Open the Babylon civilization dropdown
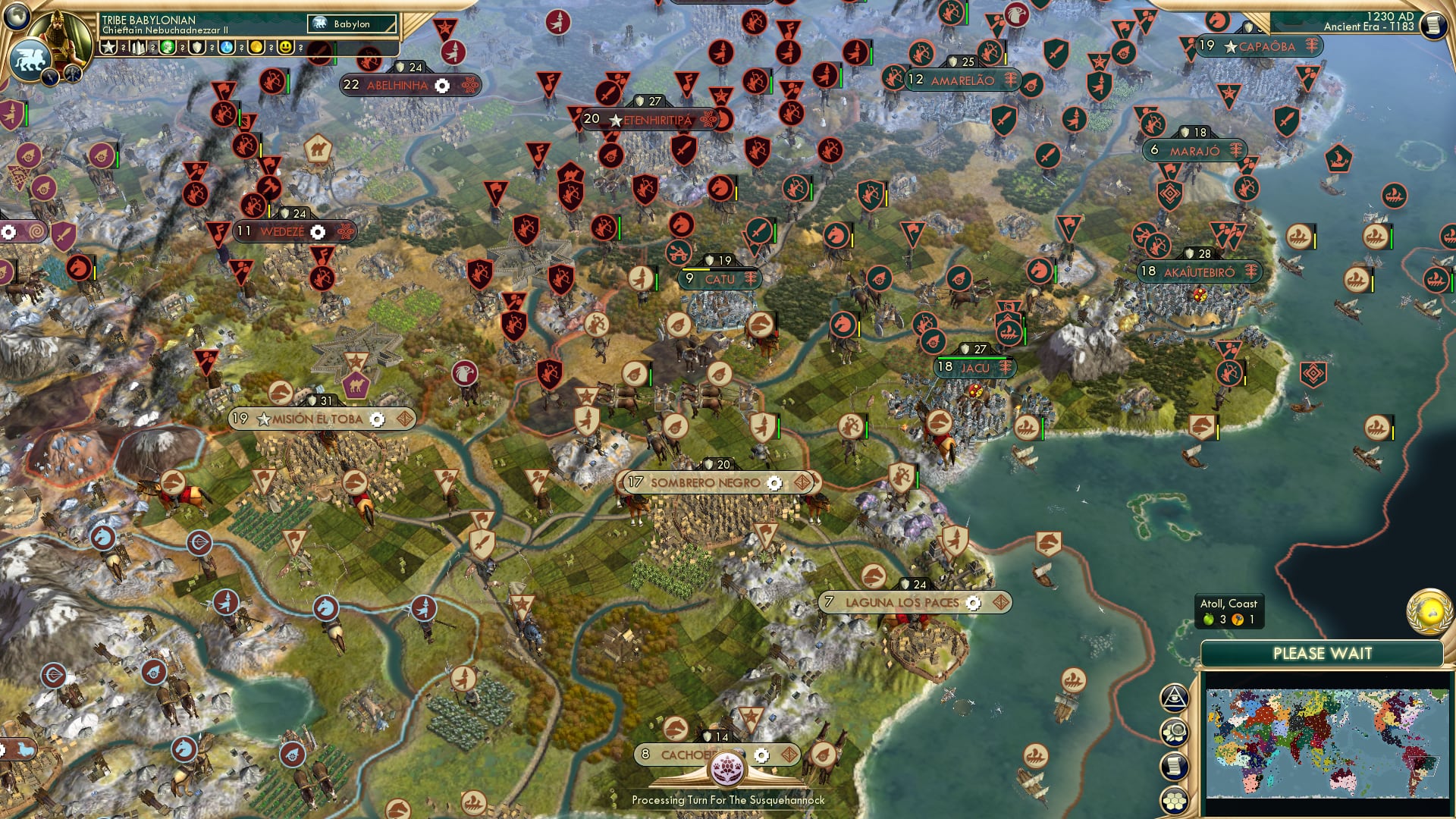This screenshot has width=1456, height=819. click(x=352, y=24)
